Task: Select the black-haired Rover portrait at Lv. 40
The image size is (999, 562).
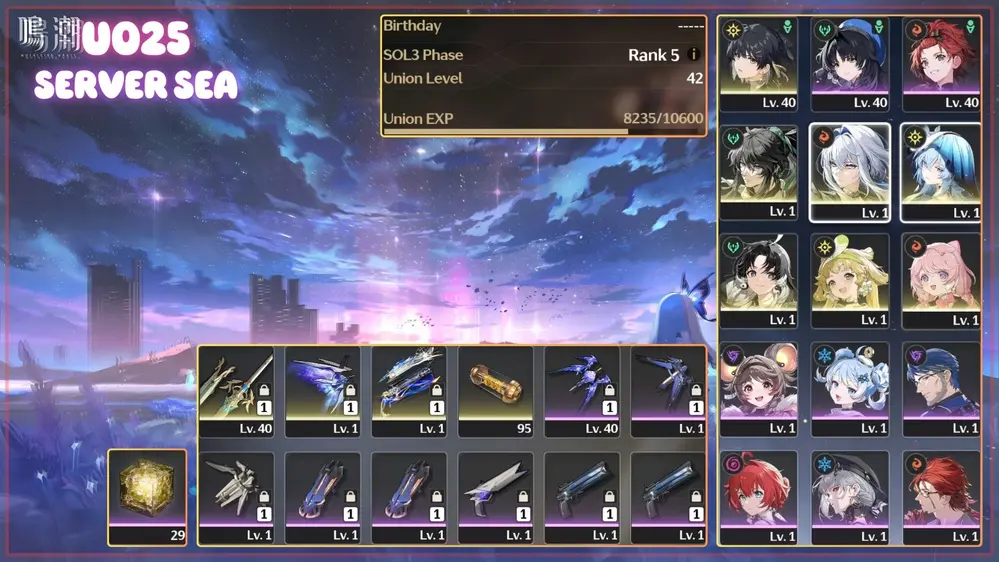Action: tap(758, 60)
